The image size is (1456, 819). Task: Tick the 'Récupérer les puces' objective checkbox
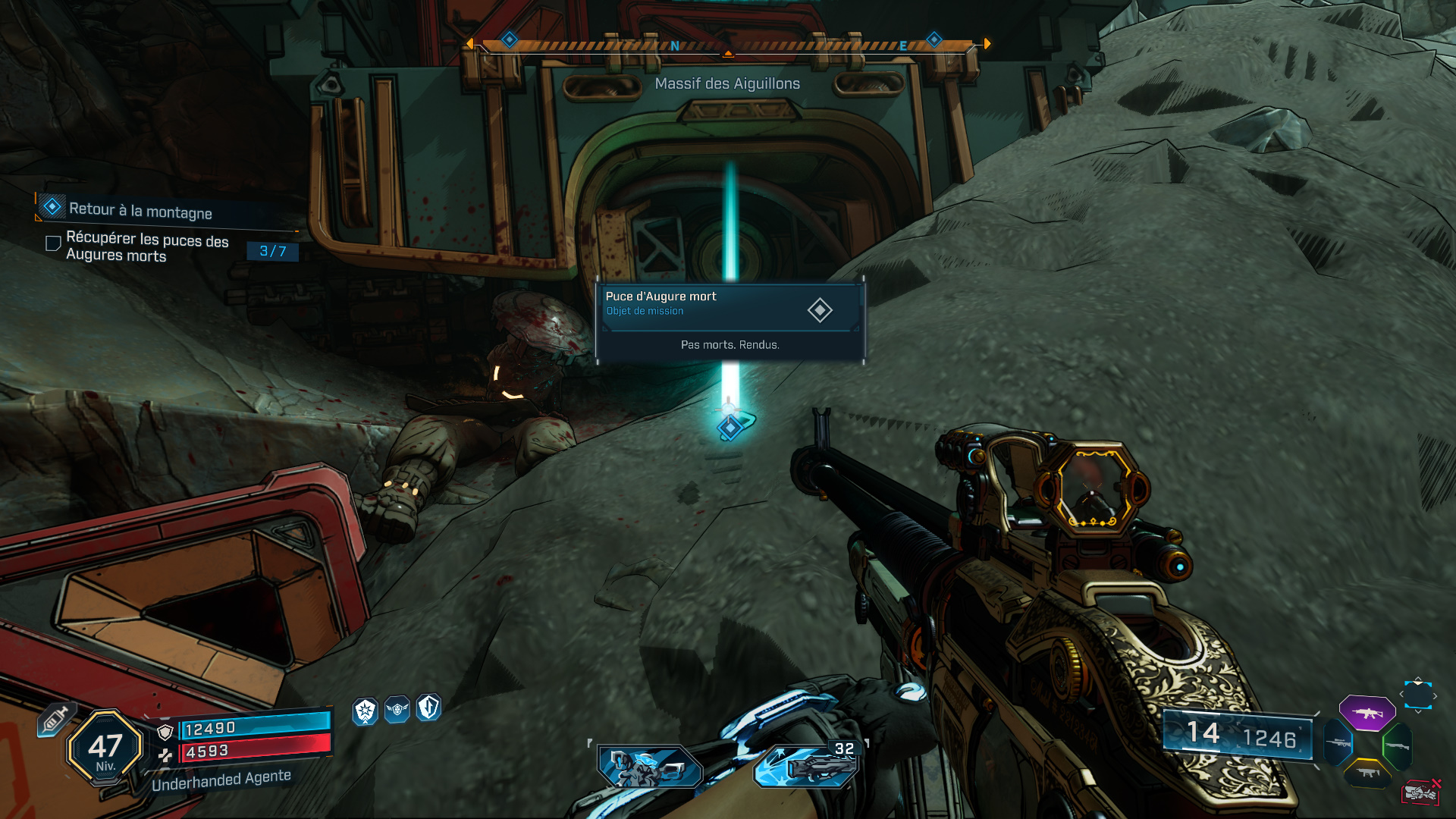tap(53, 243)
